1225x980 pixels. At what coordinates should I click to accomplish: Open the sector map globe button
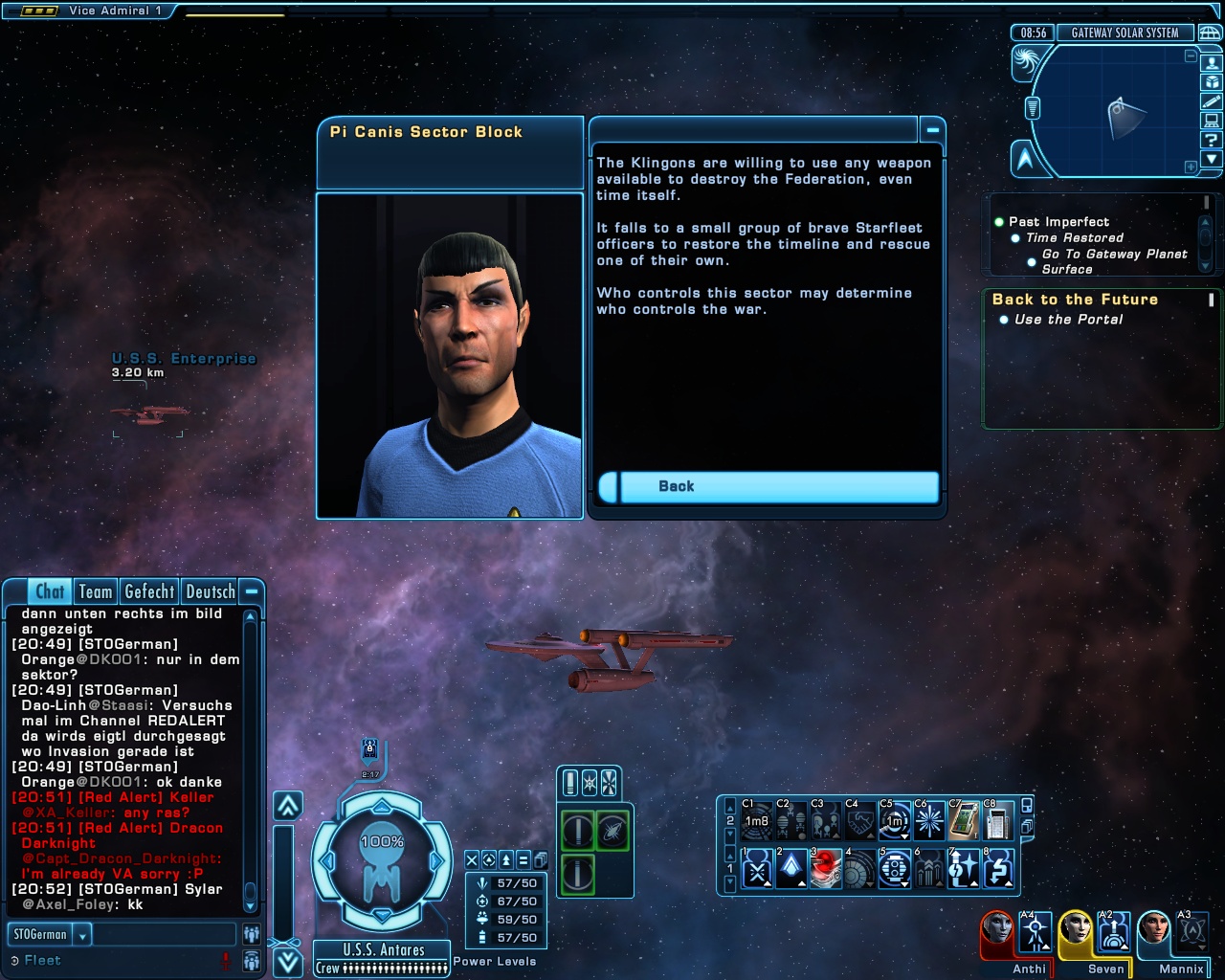[x=1210, y=33]
